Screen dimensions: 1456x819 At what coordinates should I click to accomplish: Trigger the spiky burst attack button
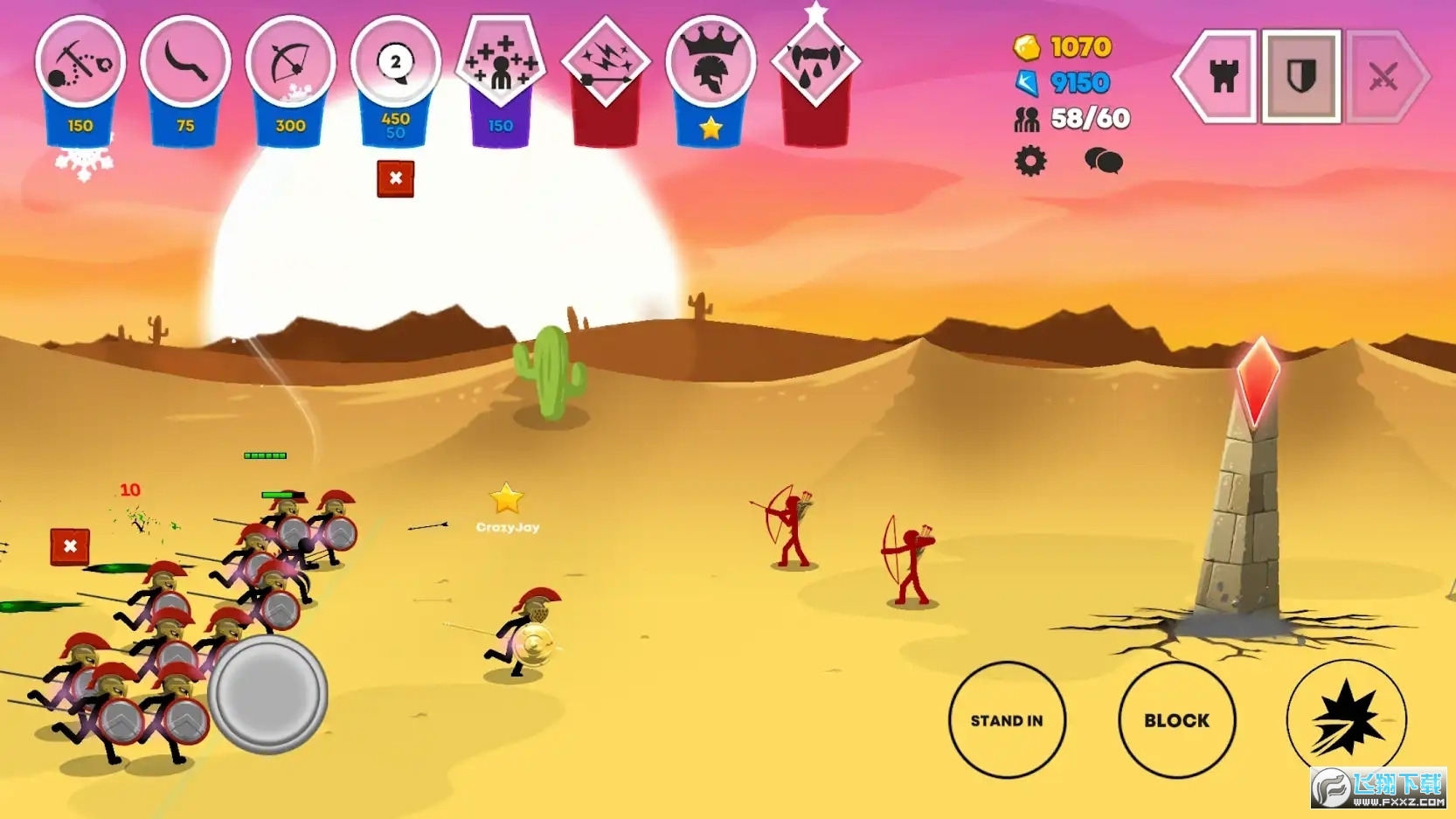coord(1346,720)
